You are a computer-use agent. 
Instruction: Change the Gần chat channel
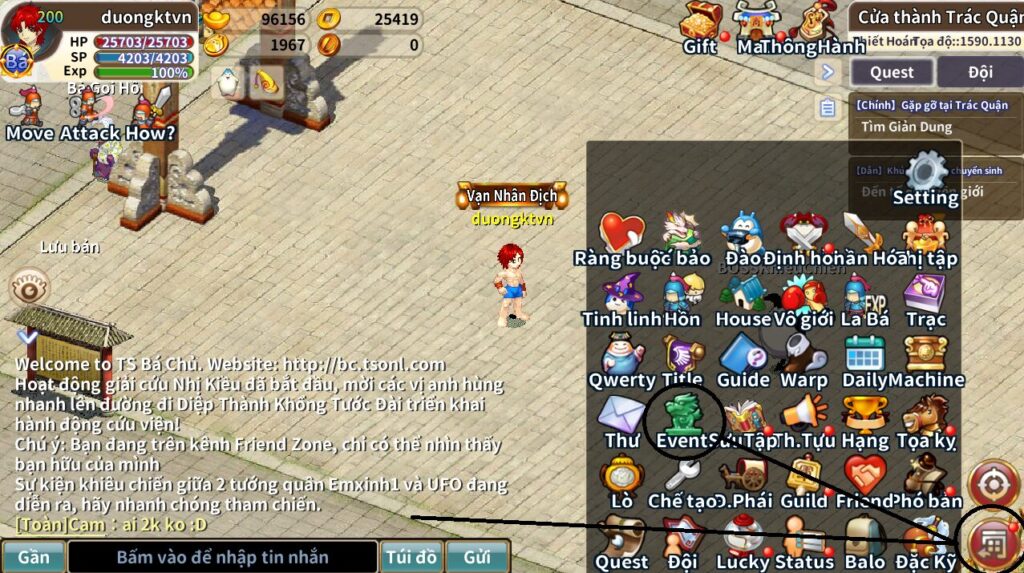tap(34, 557)
